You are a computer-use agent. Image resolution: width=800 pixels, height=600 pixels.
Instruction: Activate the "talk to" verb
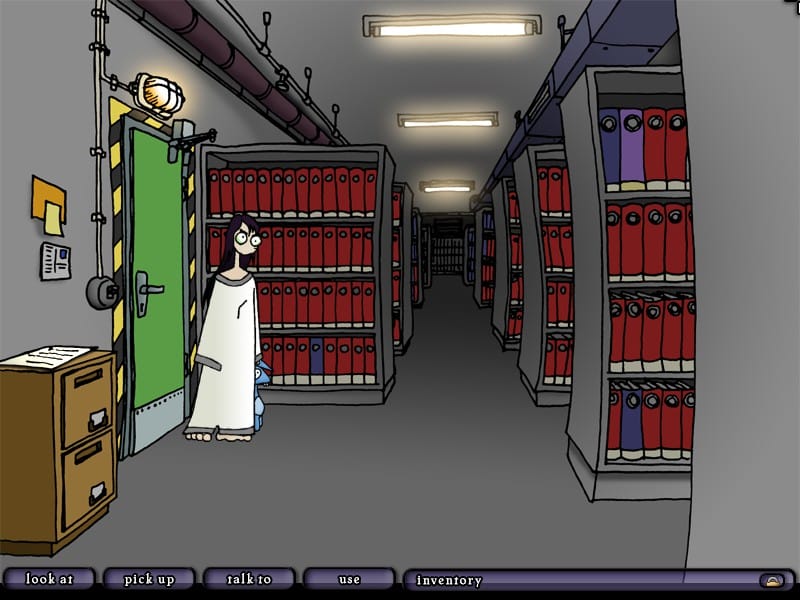pyautogui.click(x=249, y=579)
